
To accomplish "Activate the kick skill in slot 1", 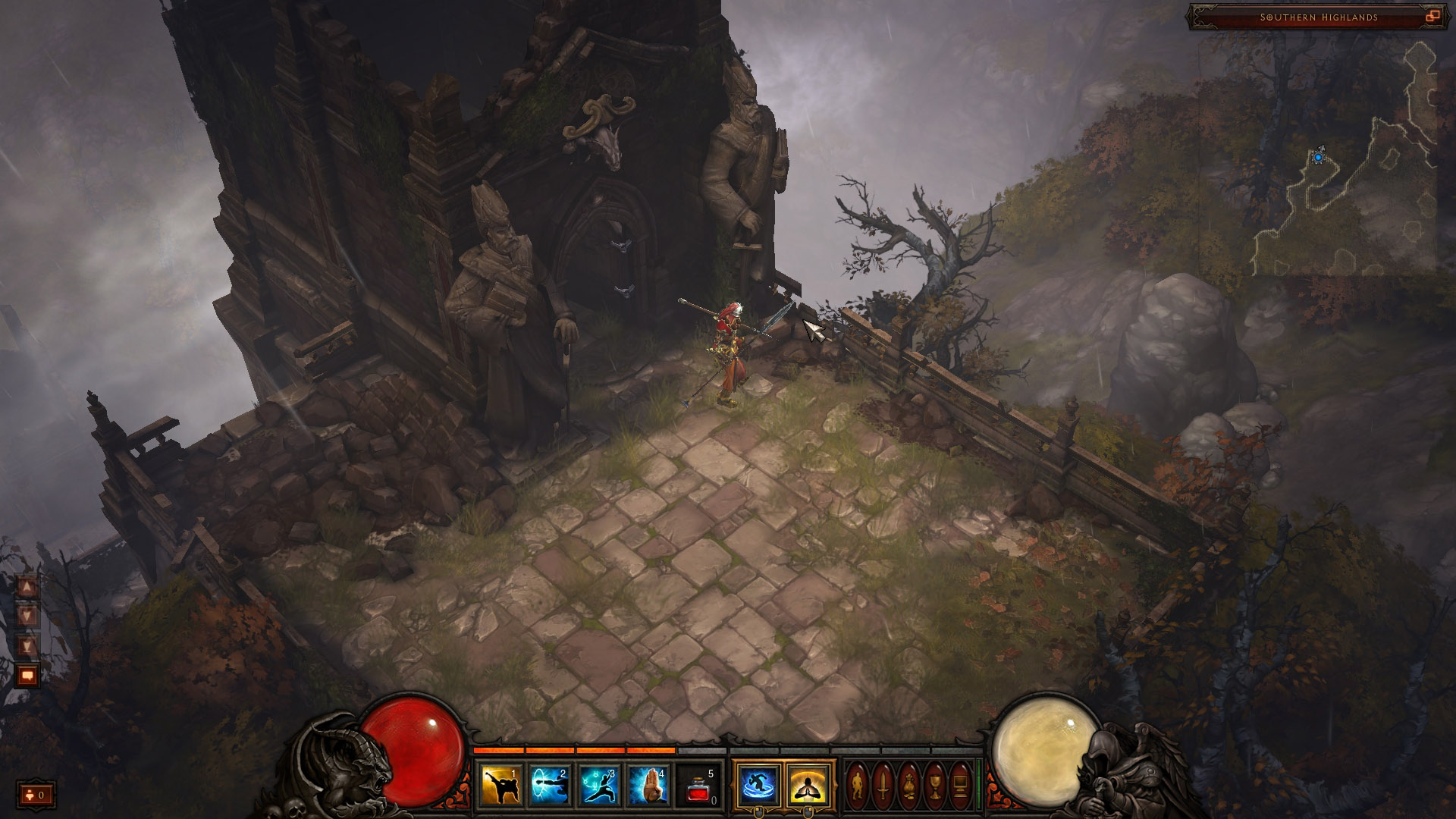I will point(501,785).
